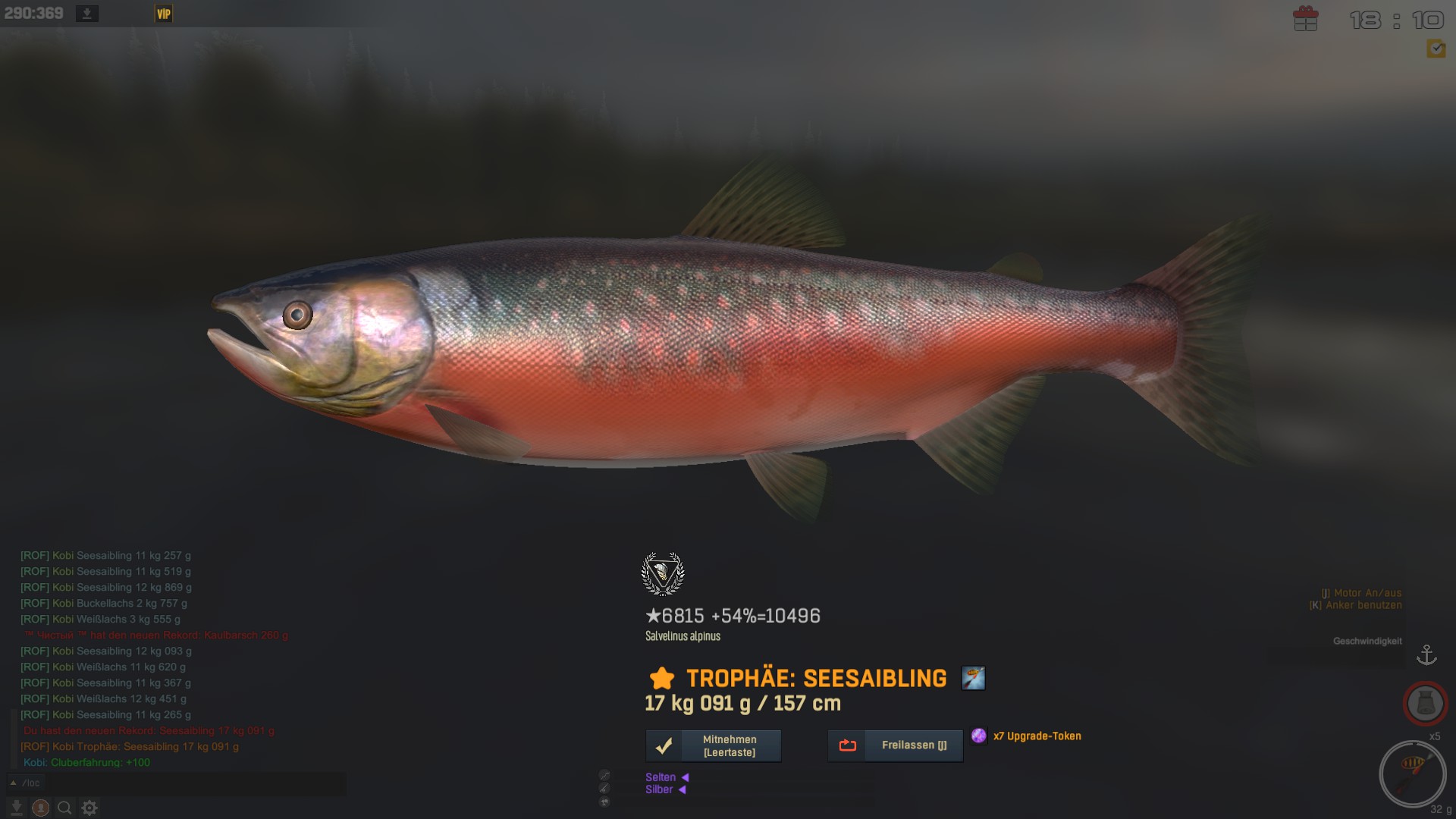Release the fish with Freilassen button
This screenshot has width=1456, height=819.
tap(895, 746)
